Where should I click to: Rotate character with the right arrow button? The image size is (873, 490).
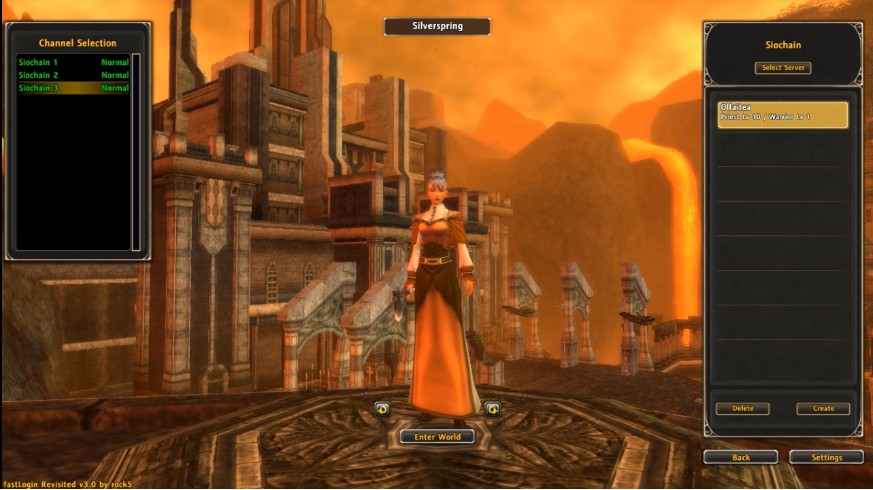[x=492, y=408]
